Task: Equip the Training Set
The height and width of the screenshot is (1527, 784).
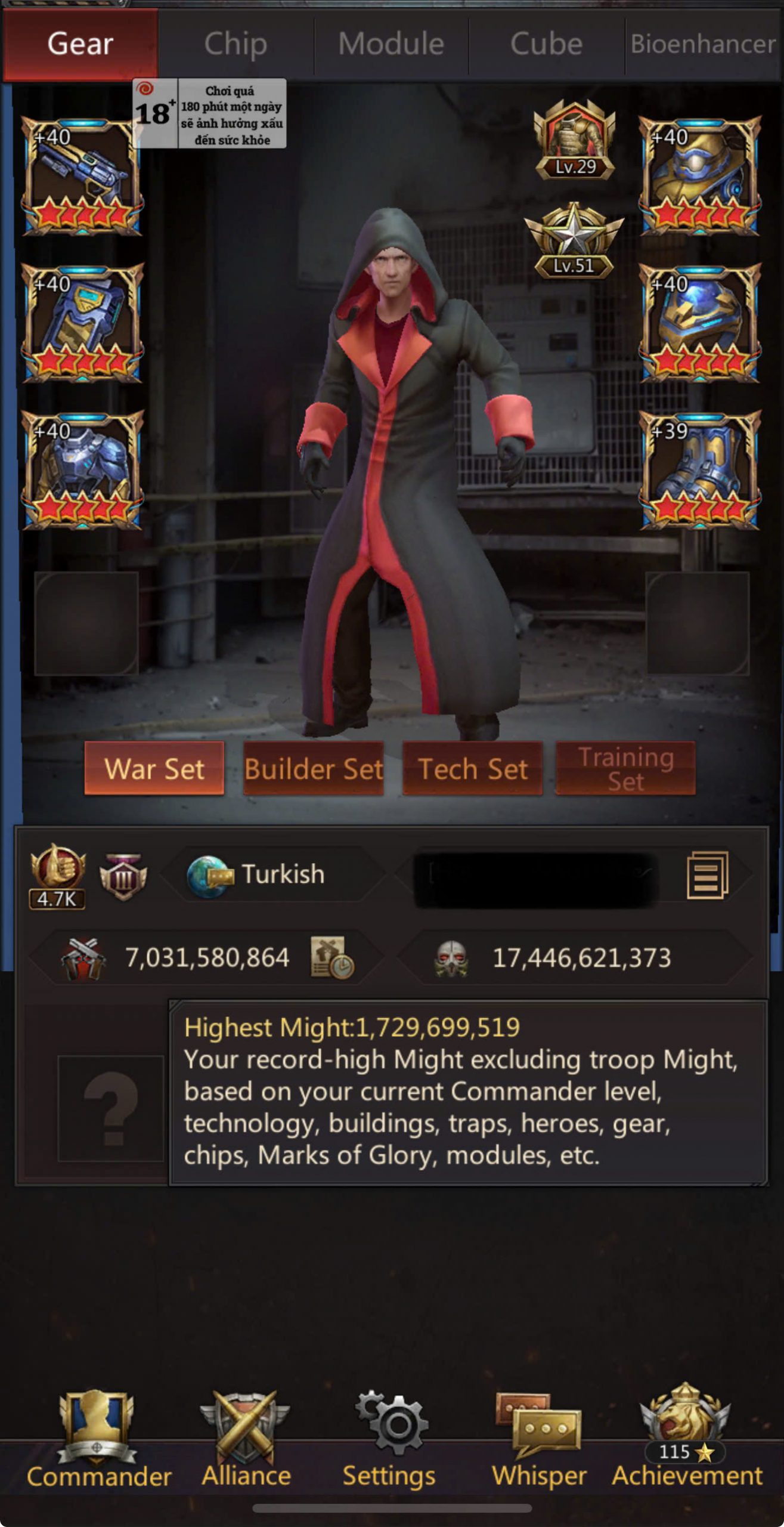Action: click(x=625, y=768)
